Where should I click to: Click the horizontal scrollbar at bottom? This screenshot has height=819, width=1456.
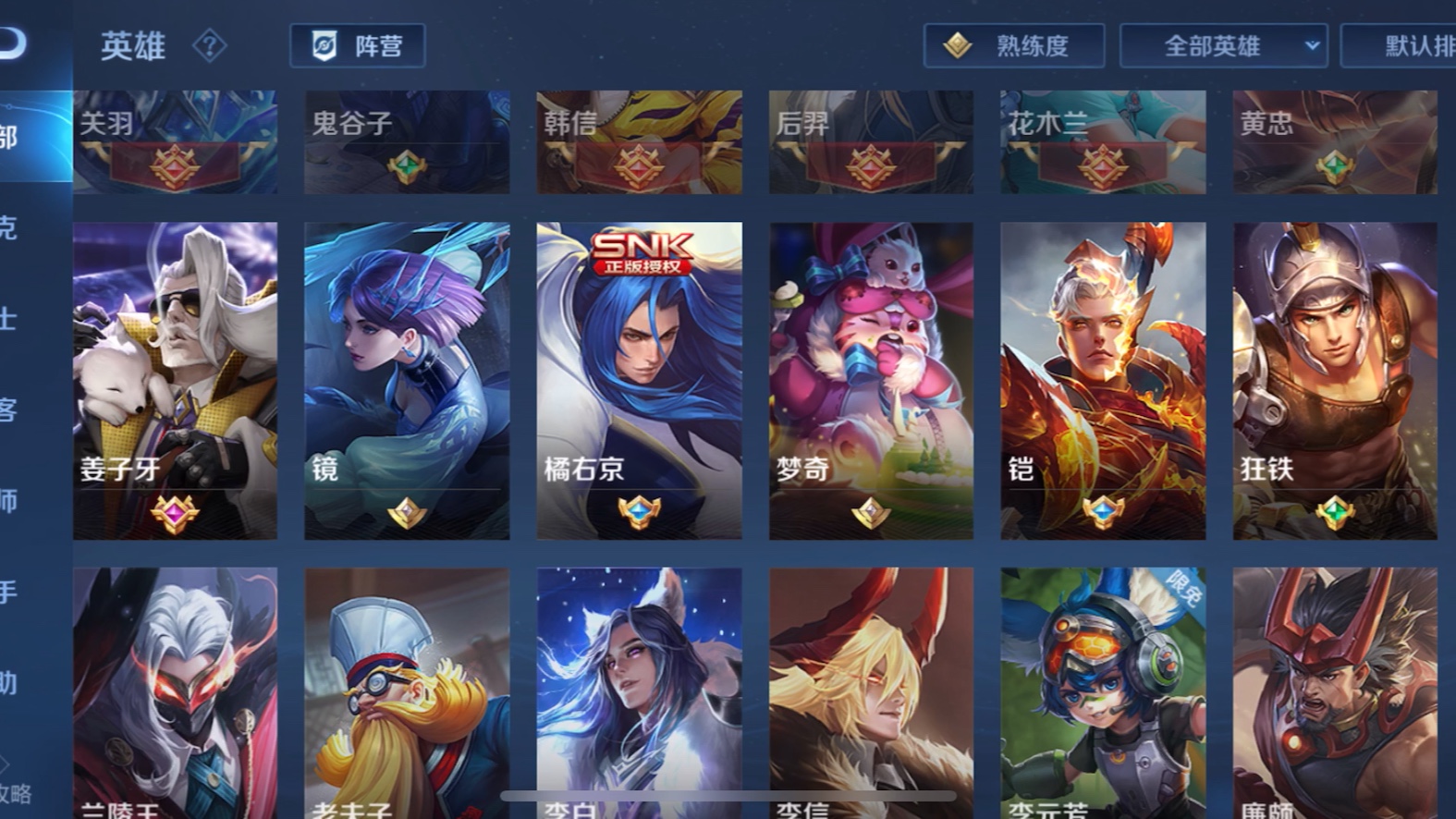point(727,795)
